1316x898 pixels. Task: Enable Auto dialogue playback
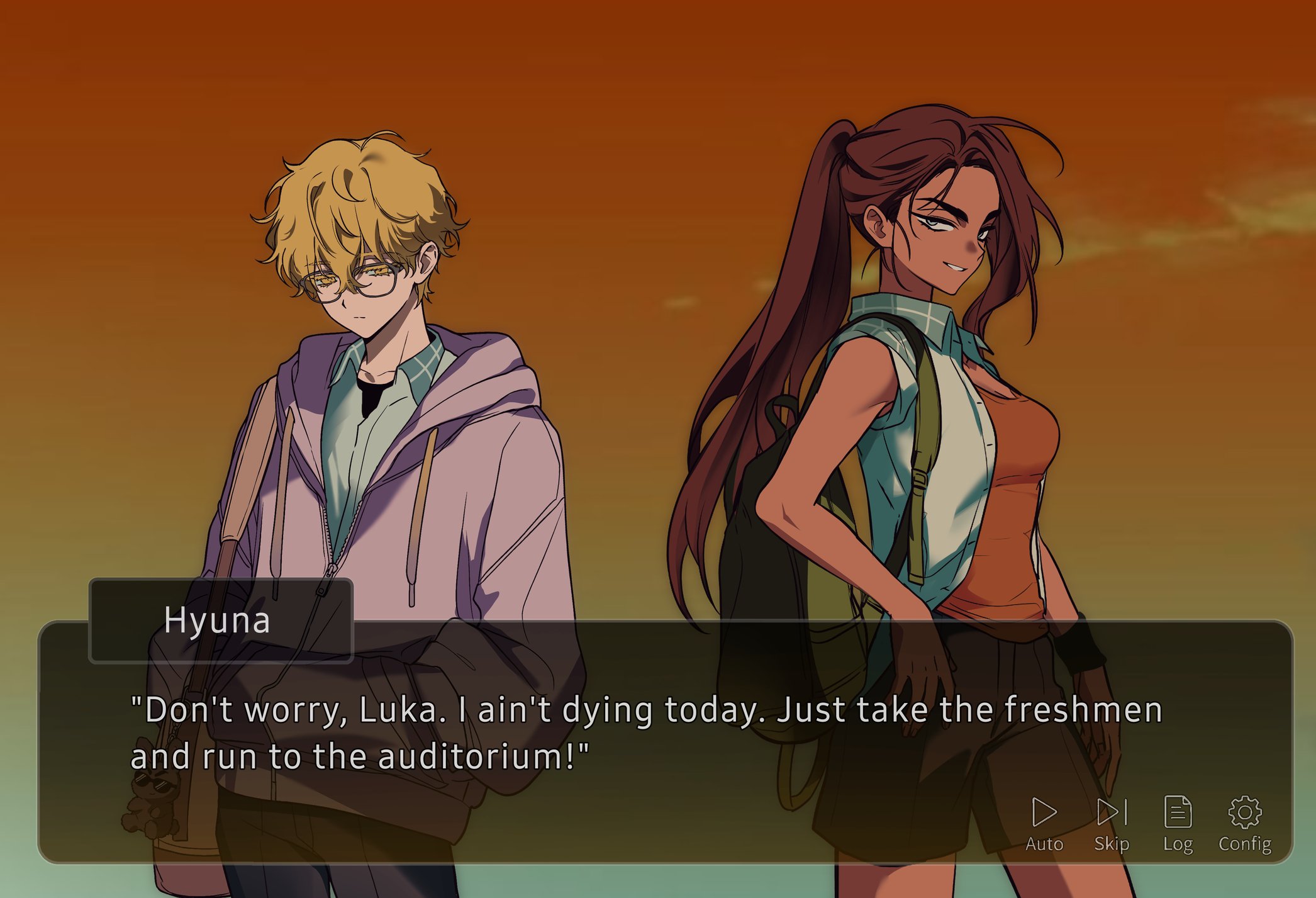[1044, 823]
